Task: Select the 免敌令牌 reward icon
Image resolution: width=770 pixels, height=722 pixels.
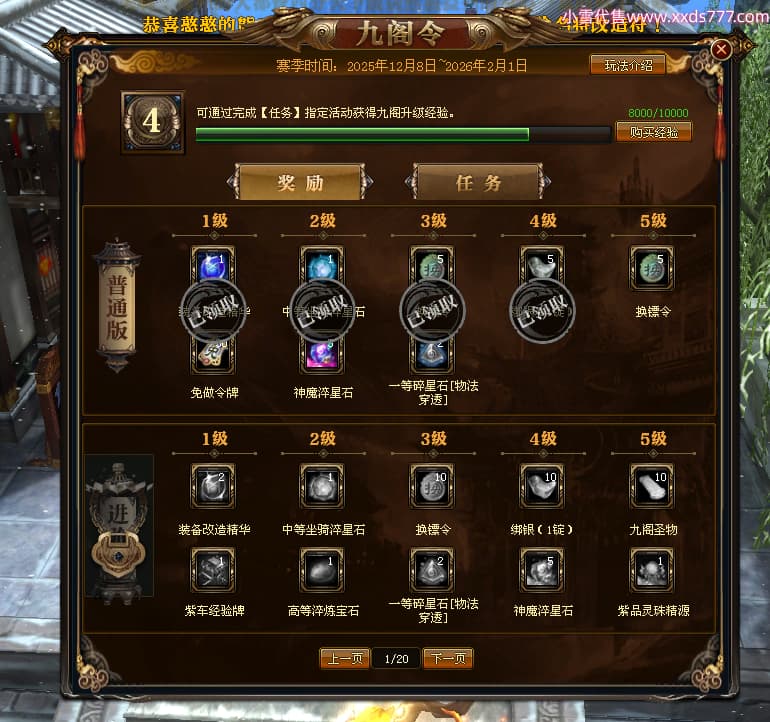Action: point(212,354)
